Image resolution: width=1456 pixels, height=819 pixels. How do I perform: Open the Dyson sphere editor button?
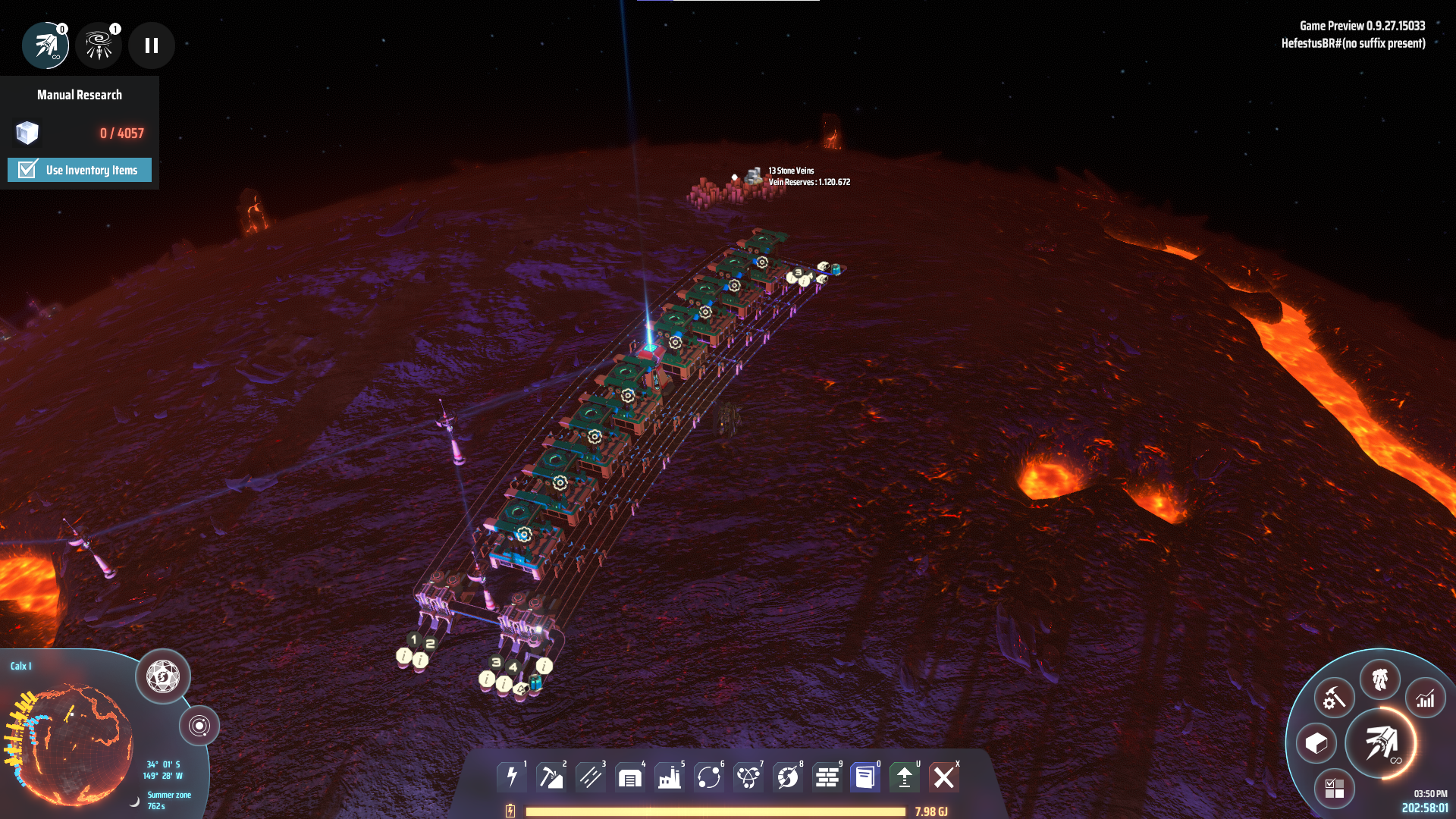tap(162, 676)
